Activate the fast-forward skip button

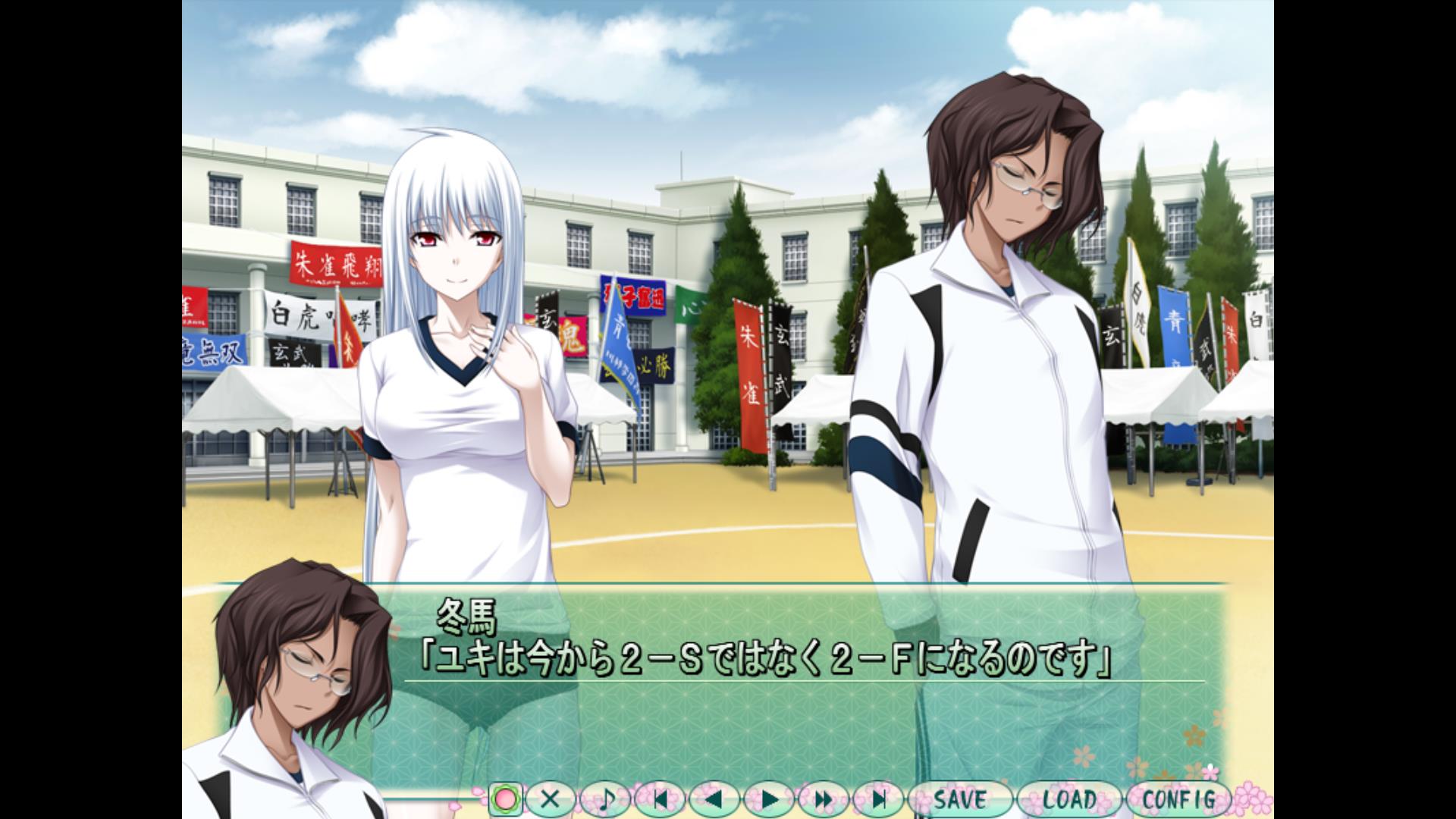tap(824, 799)
